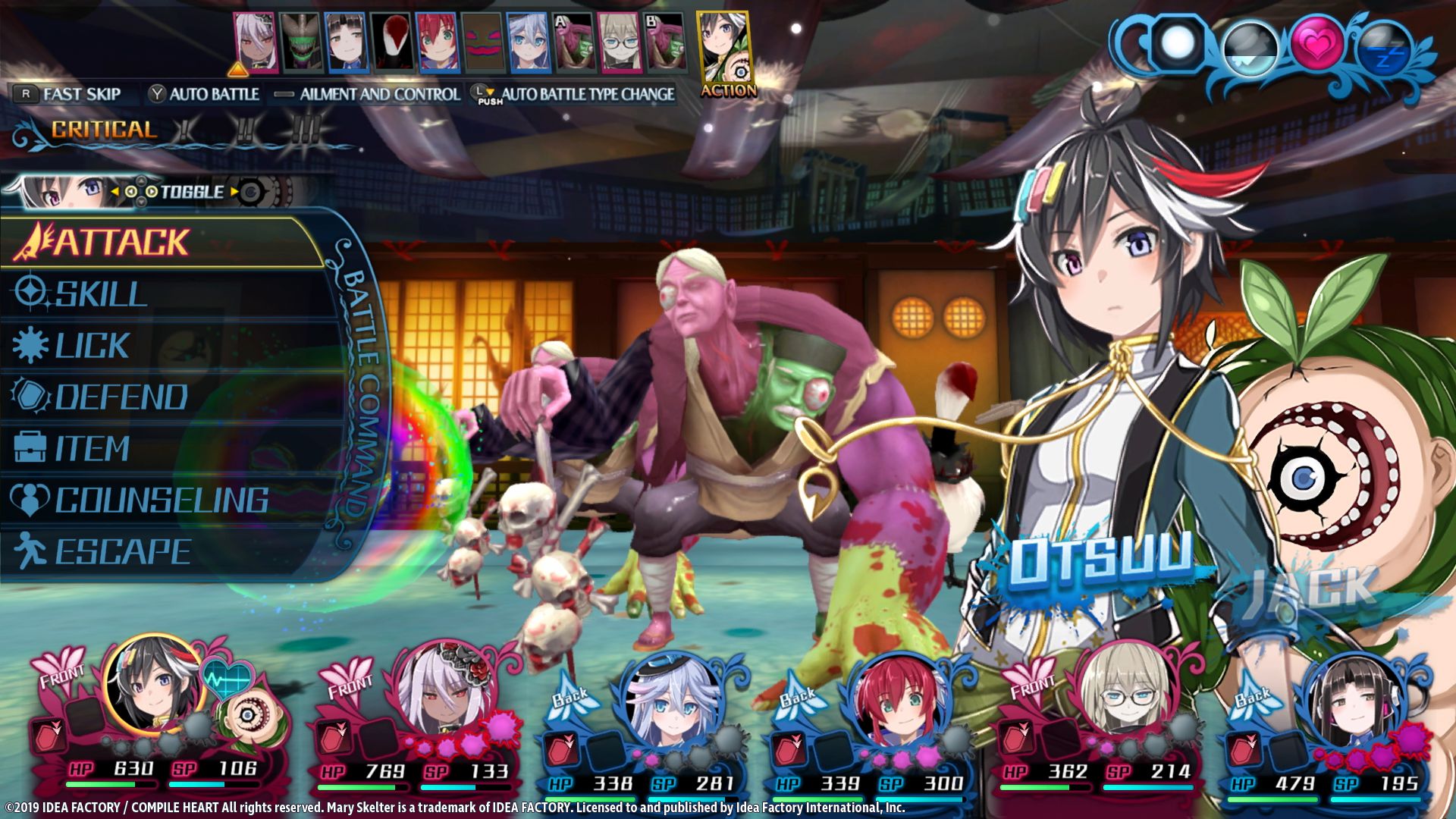
Task: Choose the Lick command
Action: pyautogui.click(x=92, y=346)
